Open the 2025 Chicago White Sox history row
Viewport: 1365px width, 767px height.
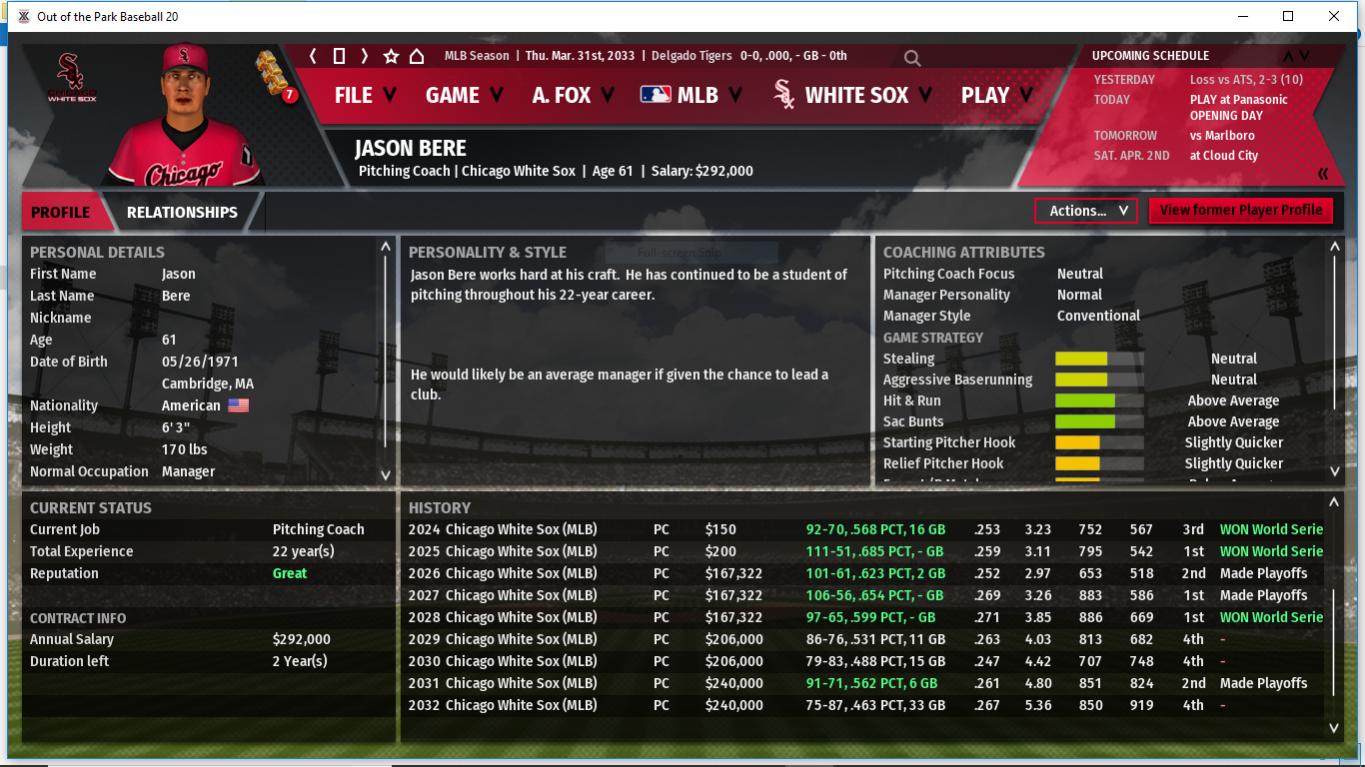520,551
